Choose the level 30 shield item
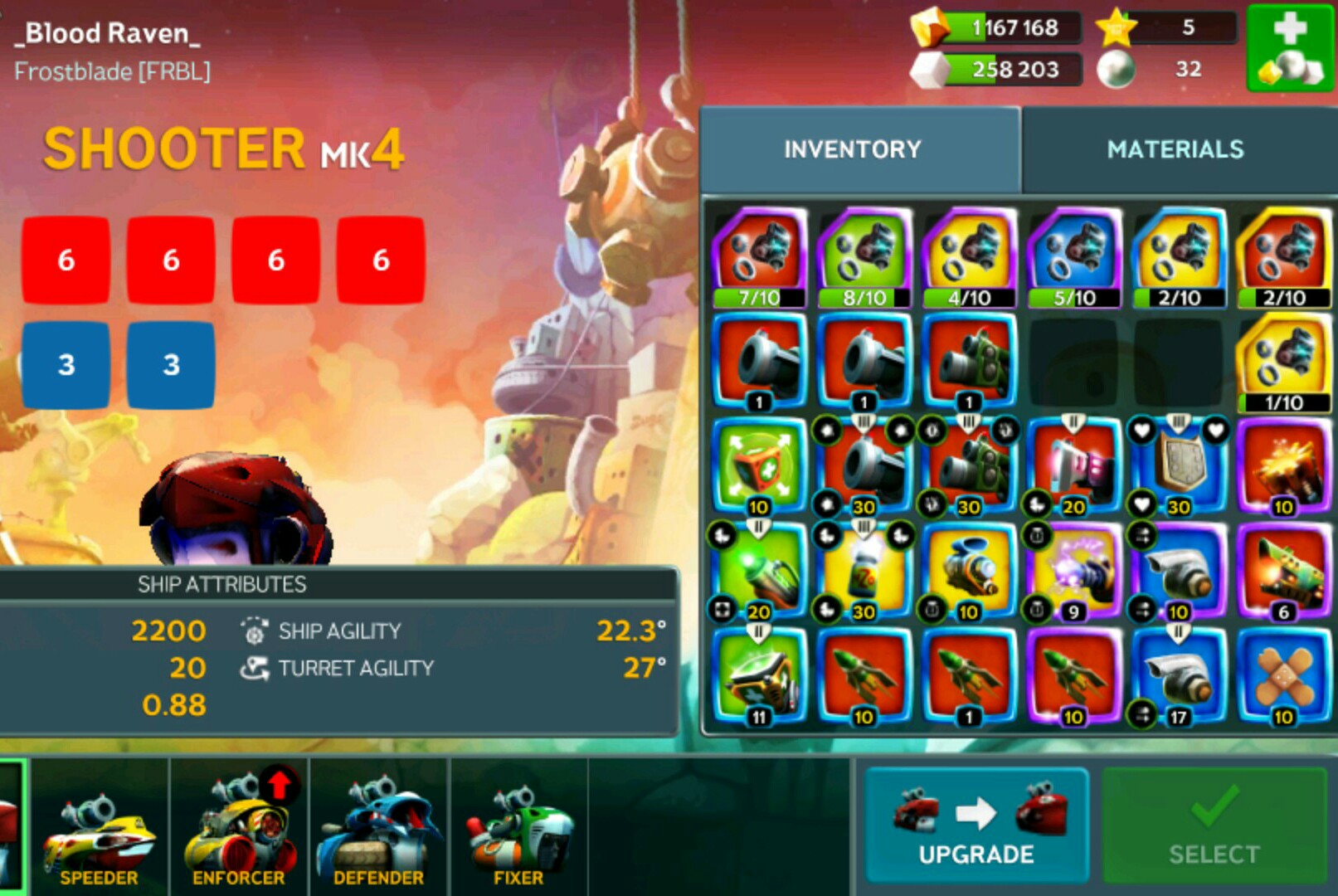The image size is (1338, 896). click(1178, 468)
